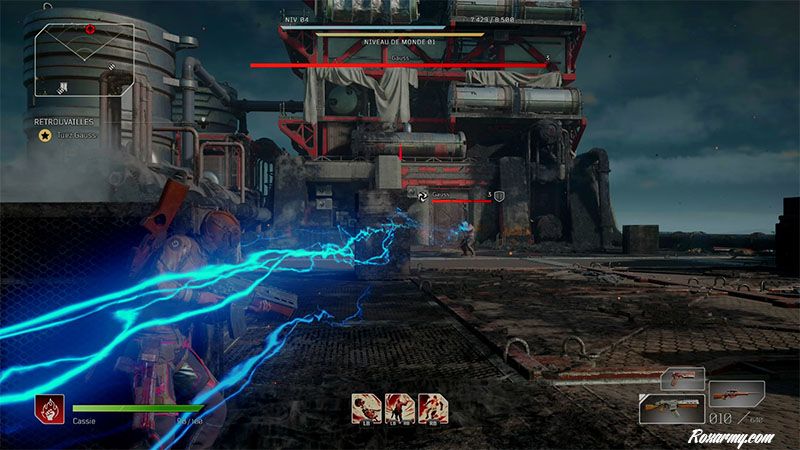
Task: Select the Retrouvailles quest tracker
Action: point(65,121)
